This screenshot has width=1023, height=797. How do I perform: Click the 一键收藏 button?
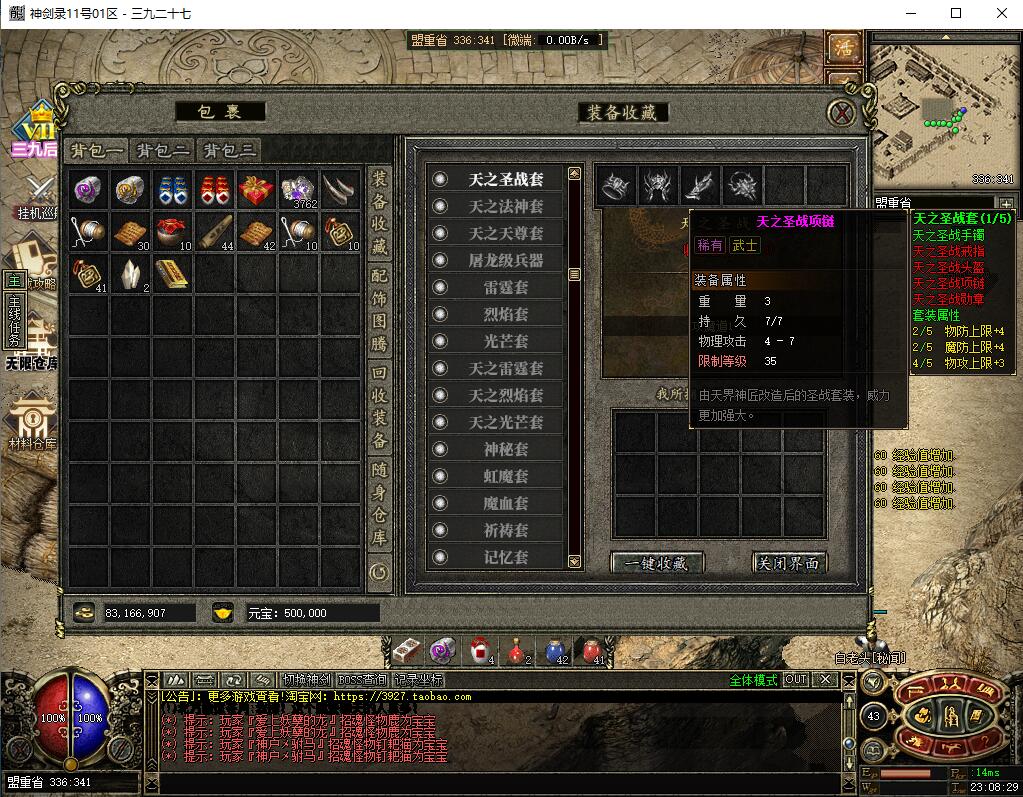click(657, 563)
